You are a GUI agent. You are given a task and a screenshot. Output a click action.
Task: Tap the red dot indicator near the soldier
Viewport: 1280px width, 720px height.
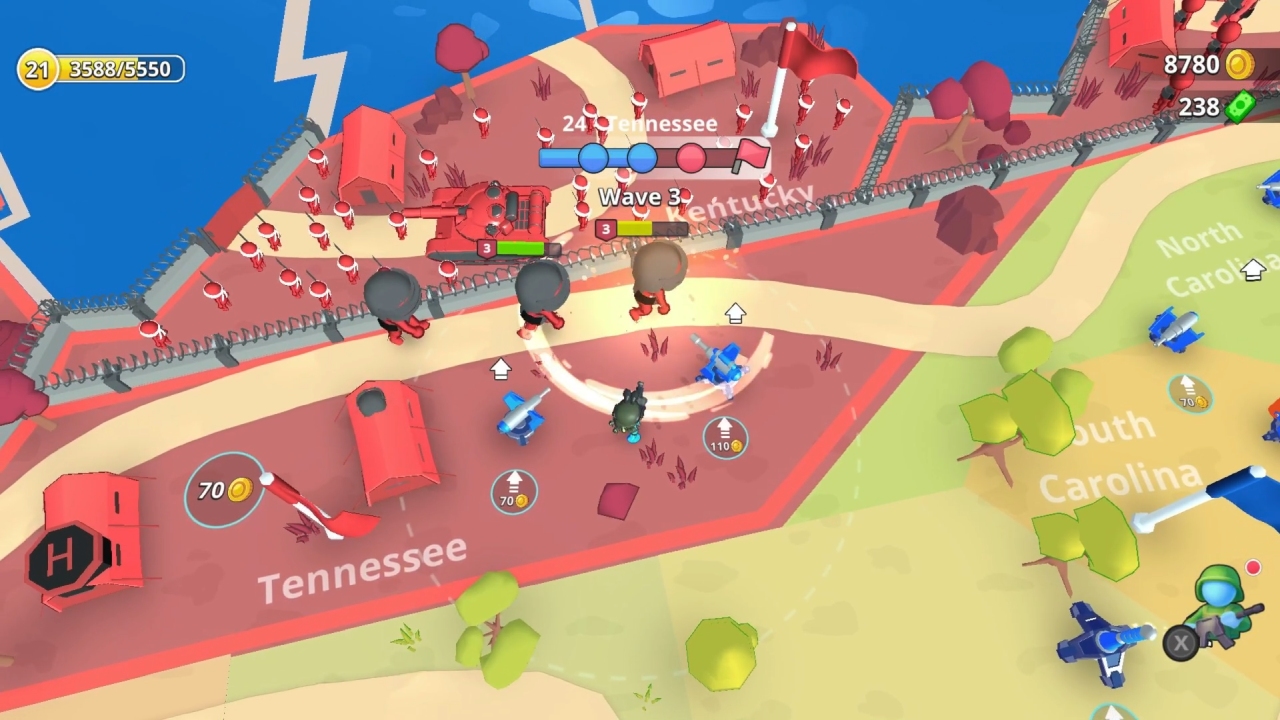coord(1254,567)
